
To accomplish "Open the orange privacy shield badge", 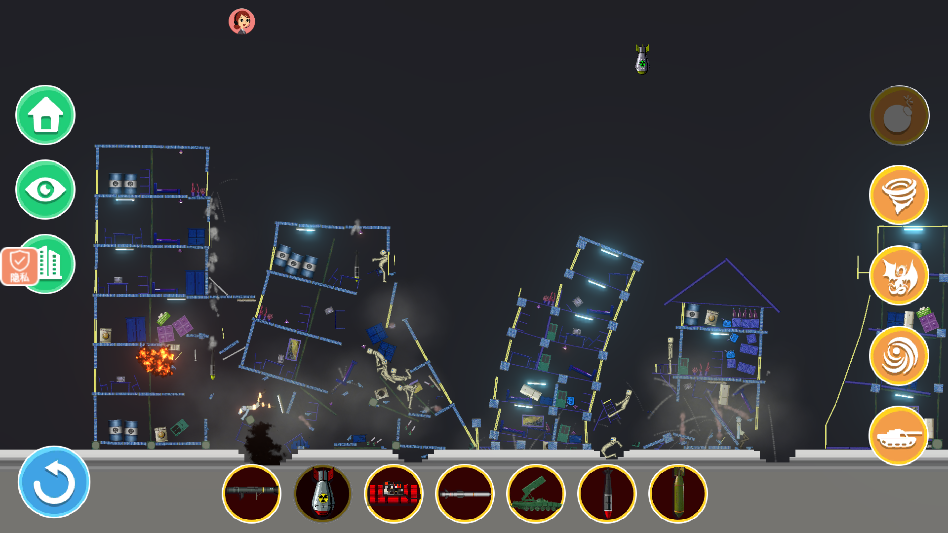I will pos(19,266).
